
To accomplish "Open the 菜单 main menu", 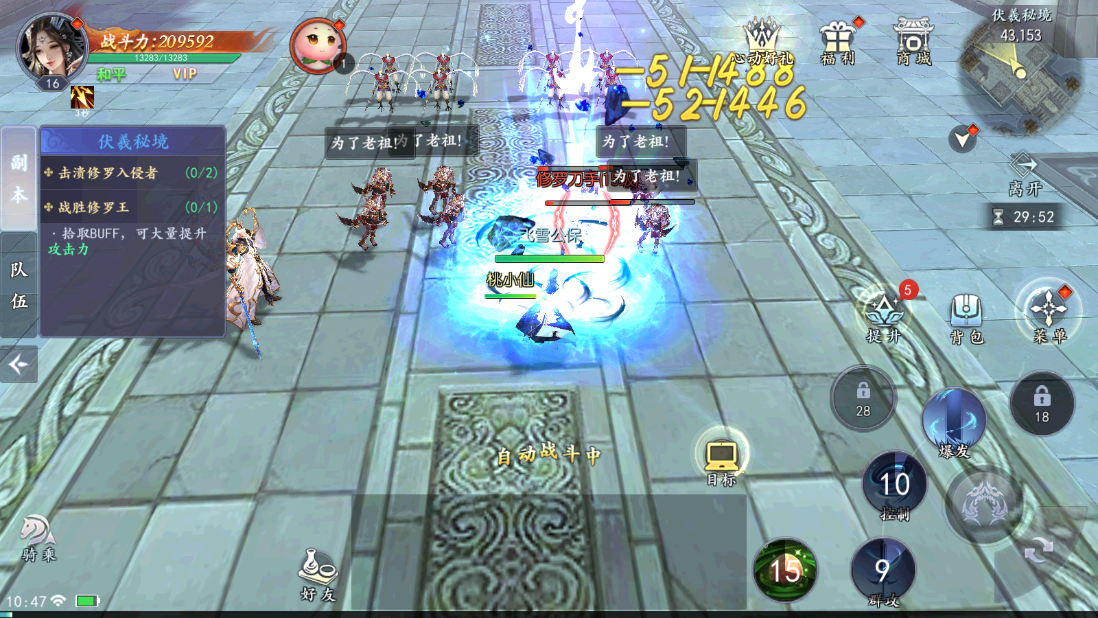I will (x=1047, y=311).
